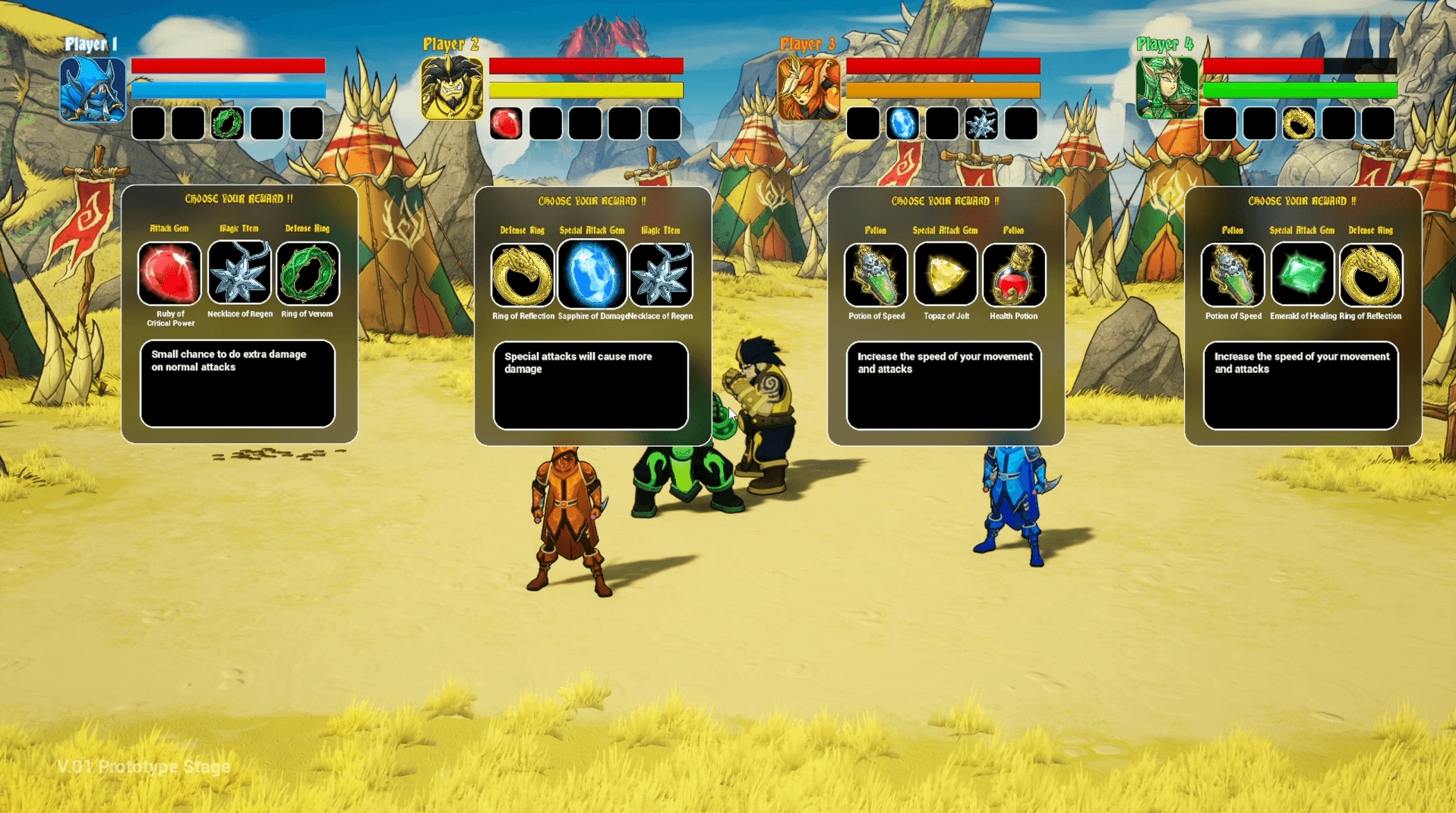Viewport: 1456px width, 813px height.
Task: Pick Necklace of Regen beside Sapphire of Damage
Action: (661, 275)
